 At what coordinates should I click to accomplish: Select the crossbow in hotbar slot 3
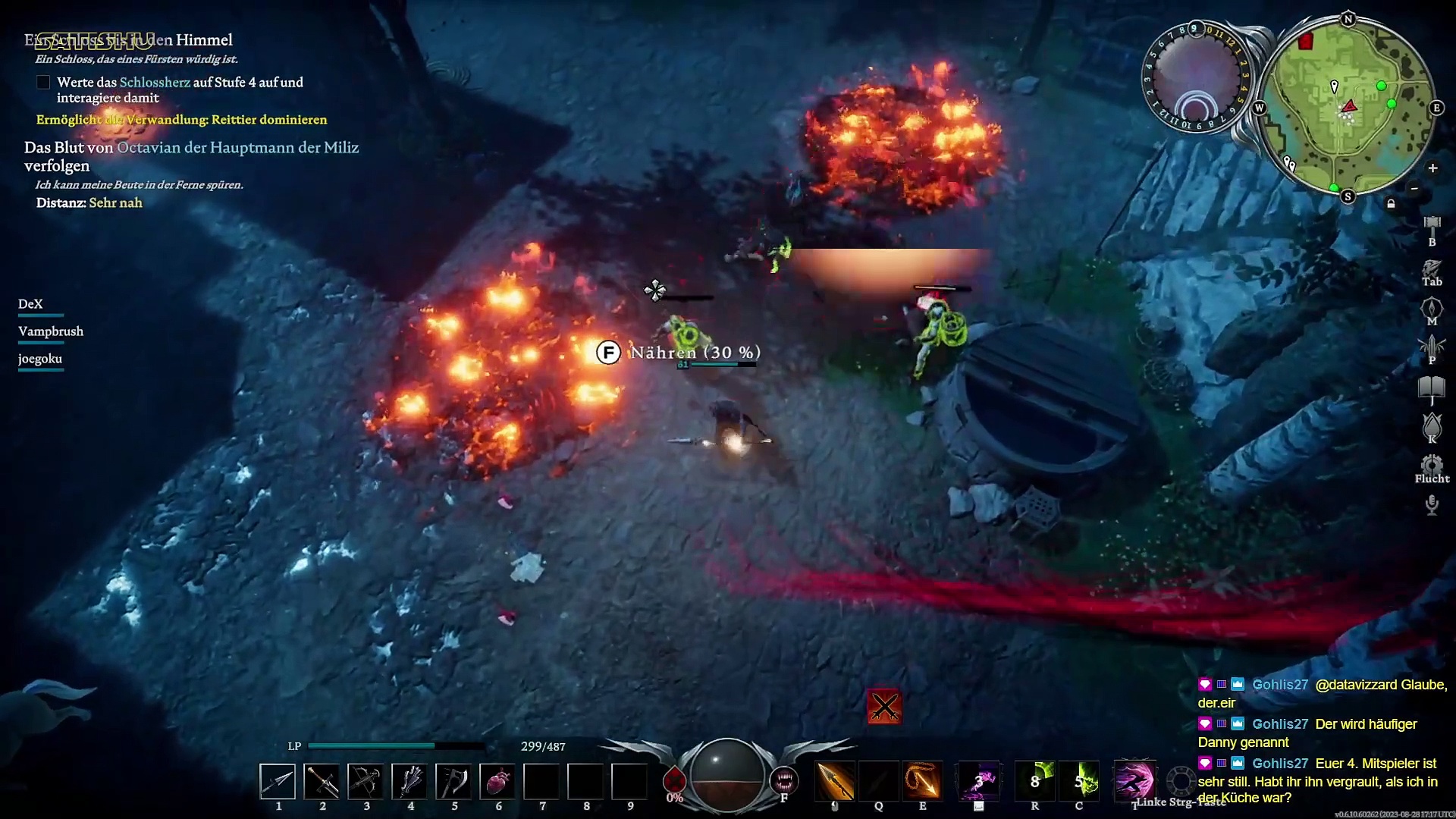click(366, 781)
